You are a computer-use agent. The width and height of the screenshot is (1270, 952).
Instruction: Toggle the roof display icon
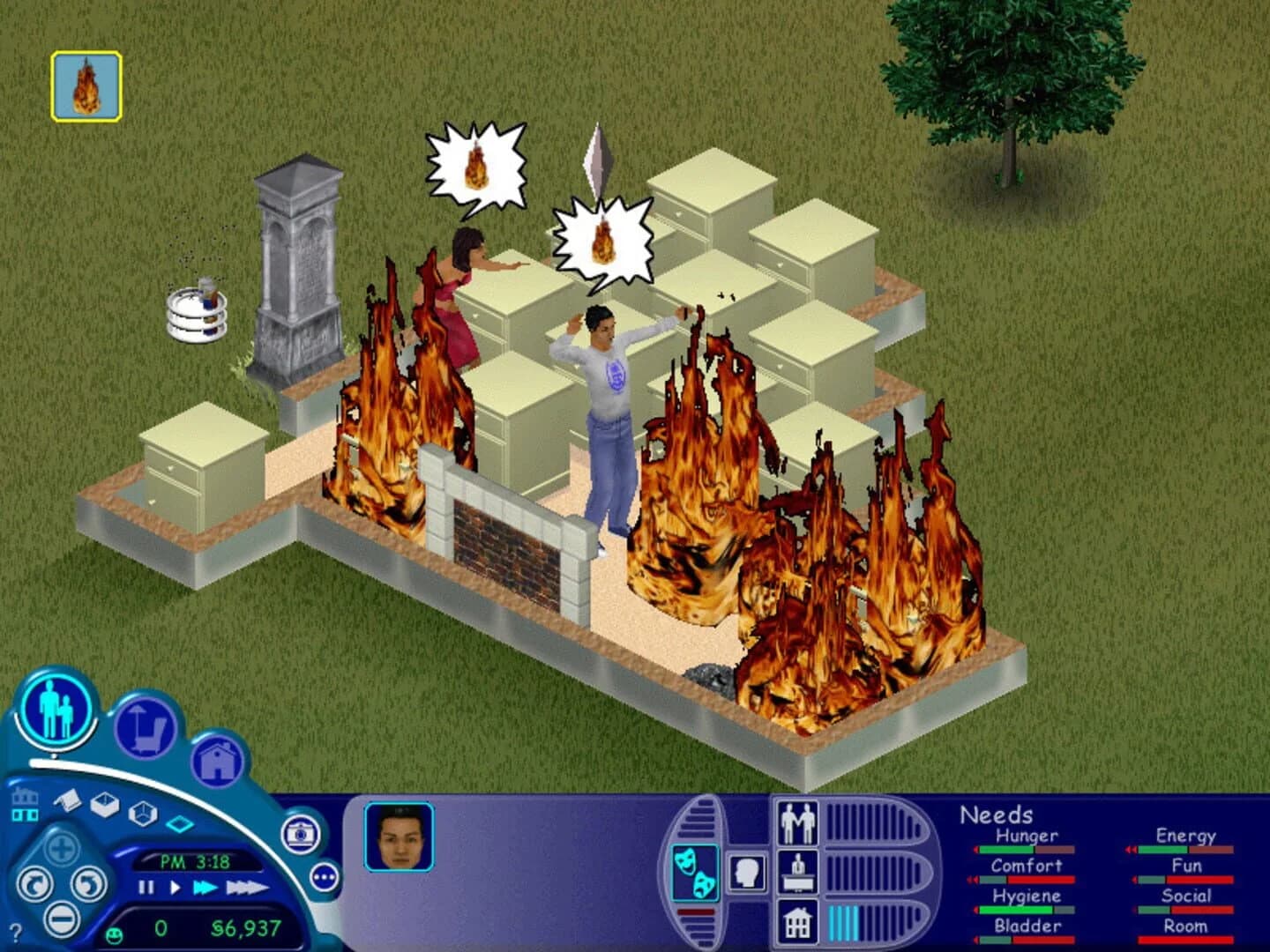pyautogui.click(x=67, y=800)
